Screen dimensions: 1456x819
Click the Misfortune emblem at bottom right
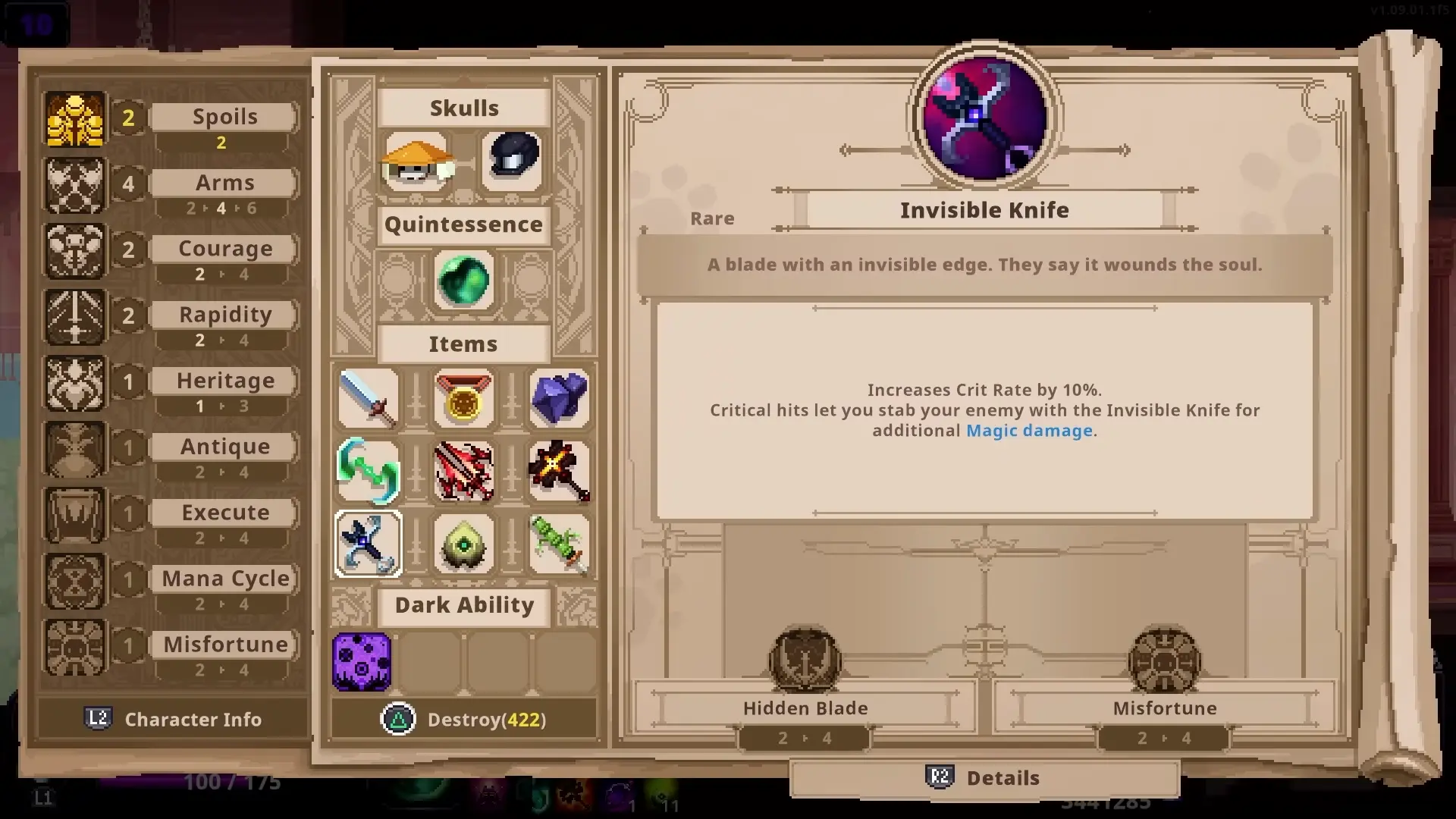[x=1163, y=660]
